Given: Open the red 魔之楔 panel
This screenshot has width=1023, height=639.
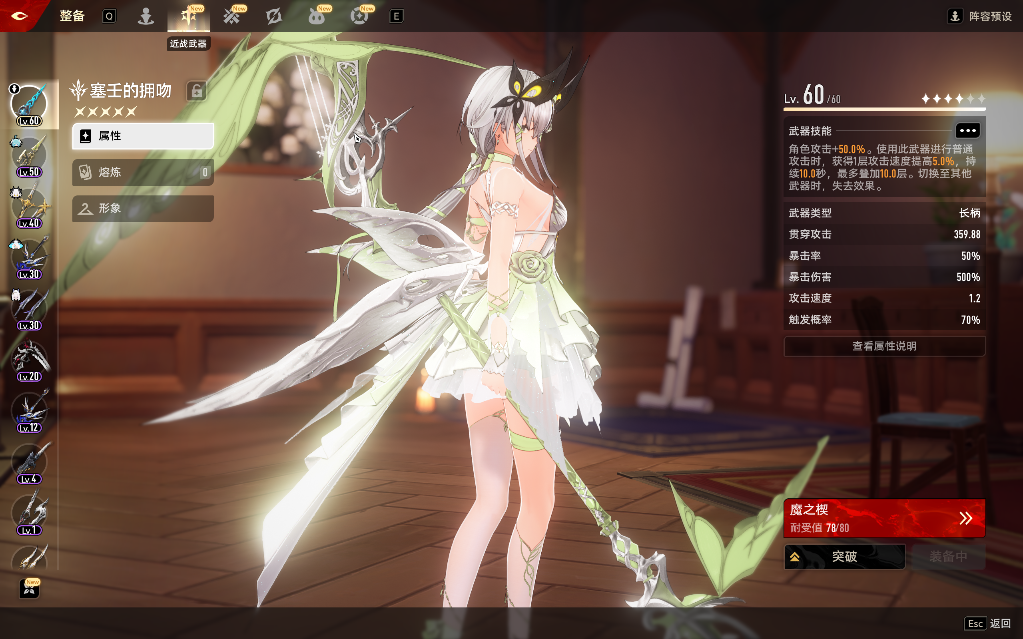Looking at the screenshot, I should pyautogui.click(x=884, y=517).
